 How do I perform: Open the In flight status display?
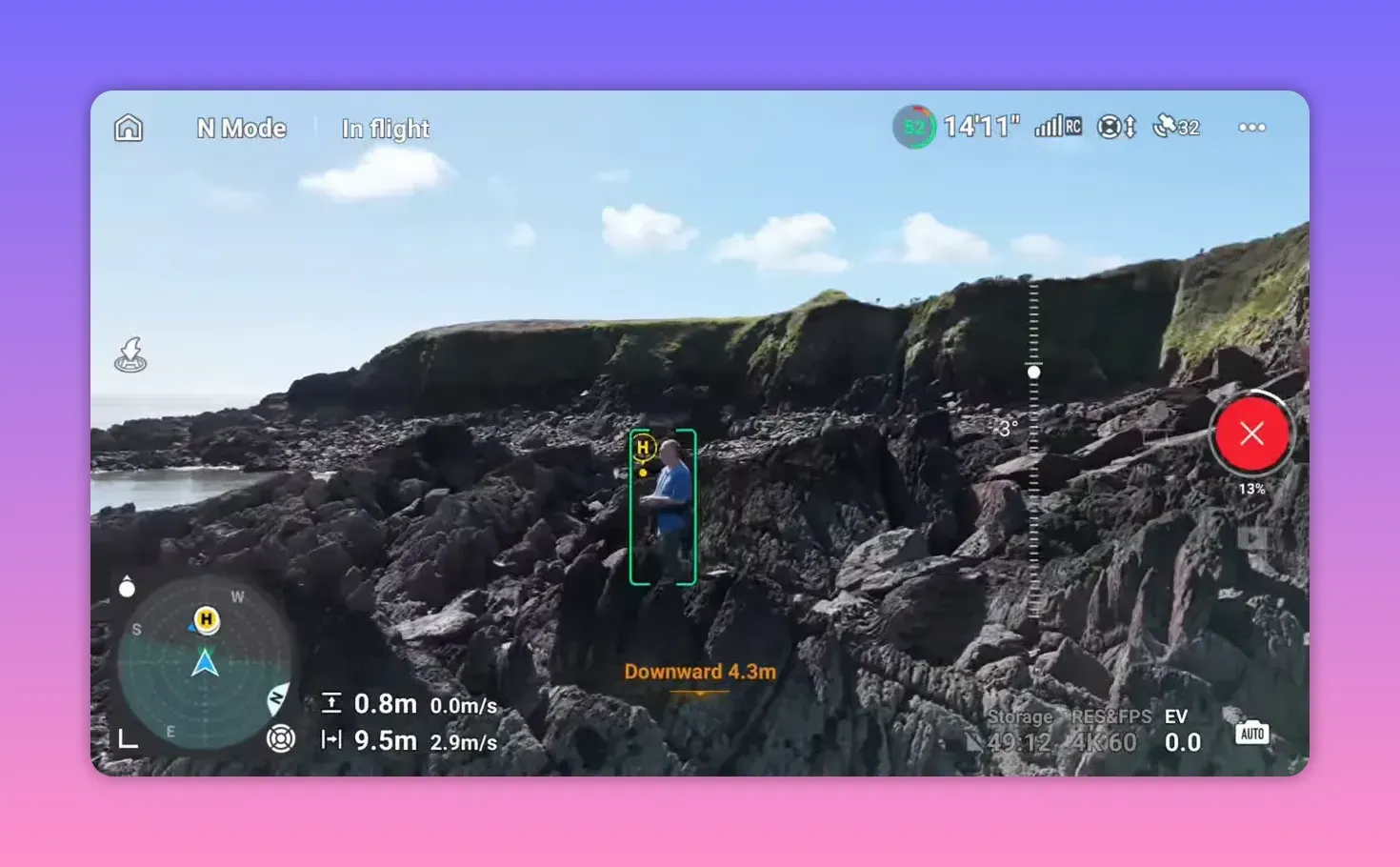[385, 128]
